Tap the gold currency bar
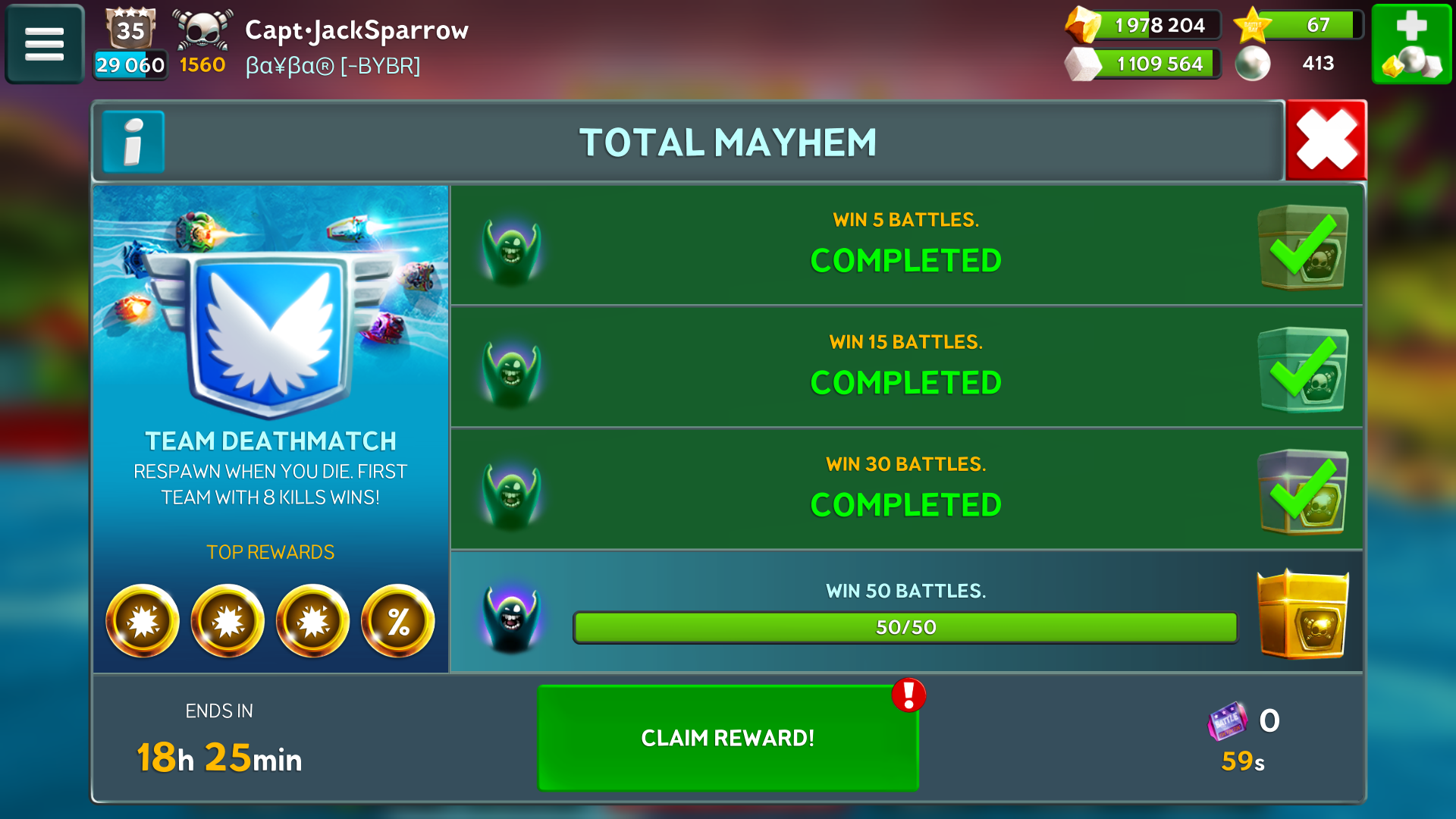 click(1144, 25)
